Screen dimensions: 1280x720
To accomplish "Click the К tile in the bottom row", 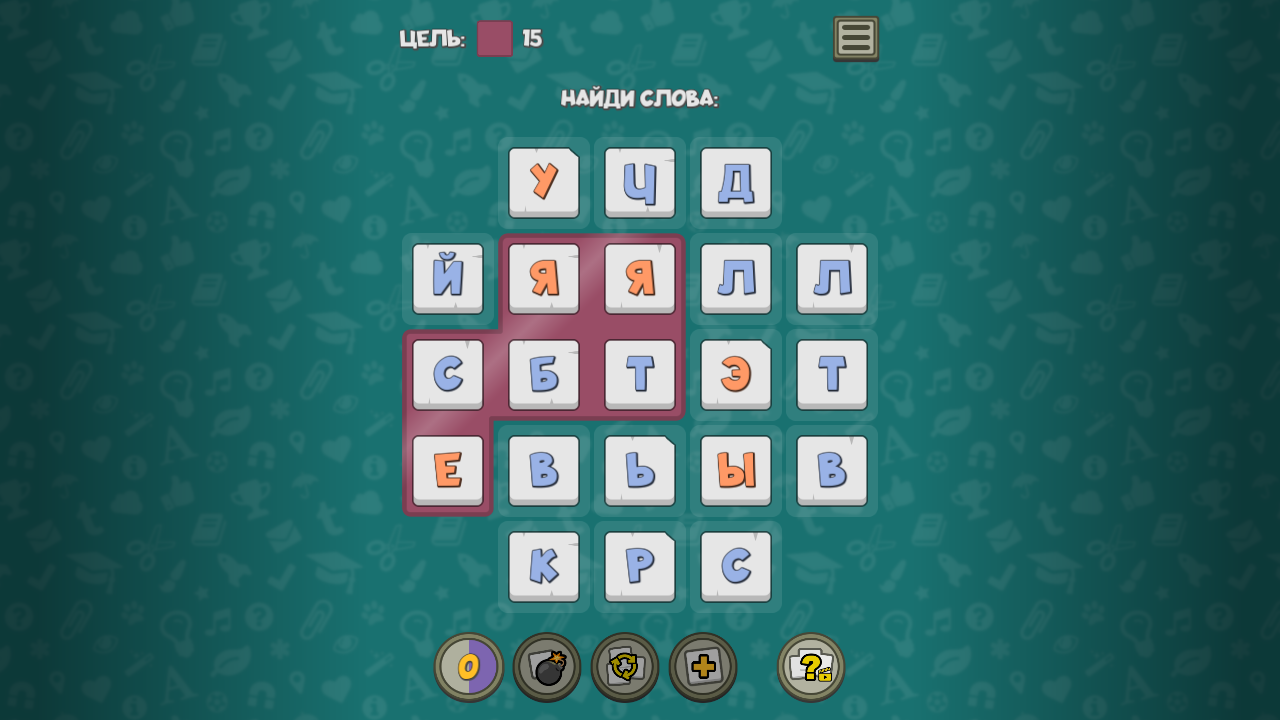I will click(x=544, y=566).
